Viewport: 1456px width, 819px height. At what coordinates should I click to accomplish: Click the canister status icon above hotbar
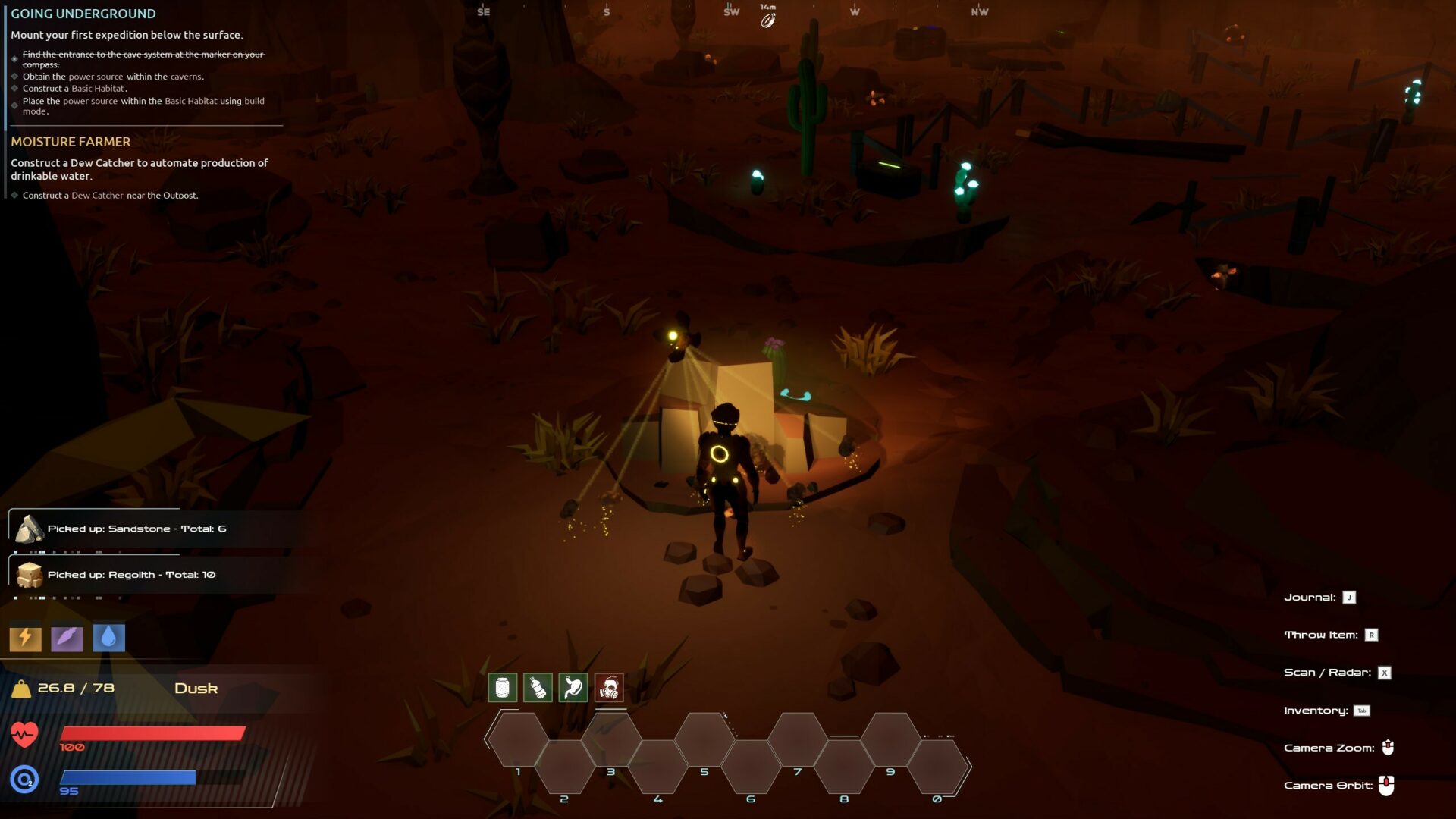(502, 688)
